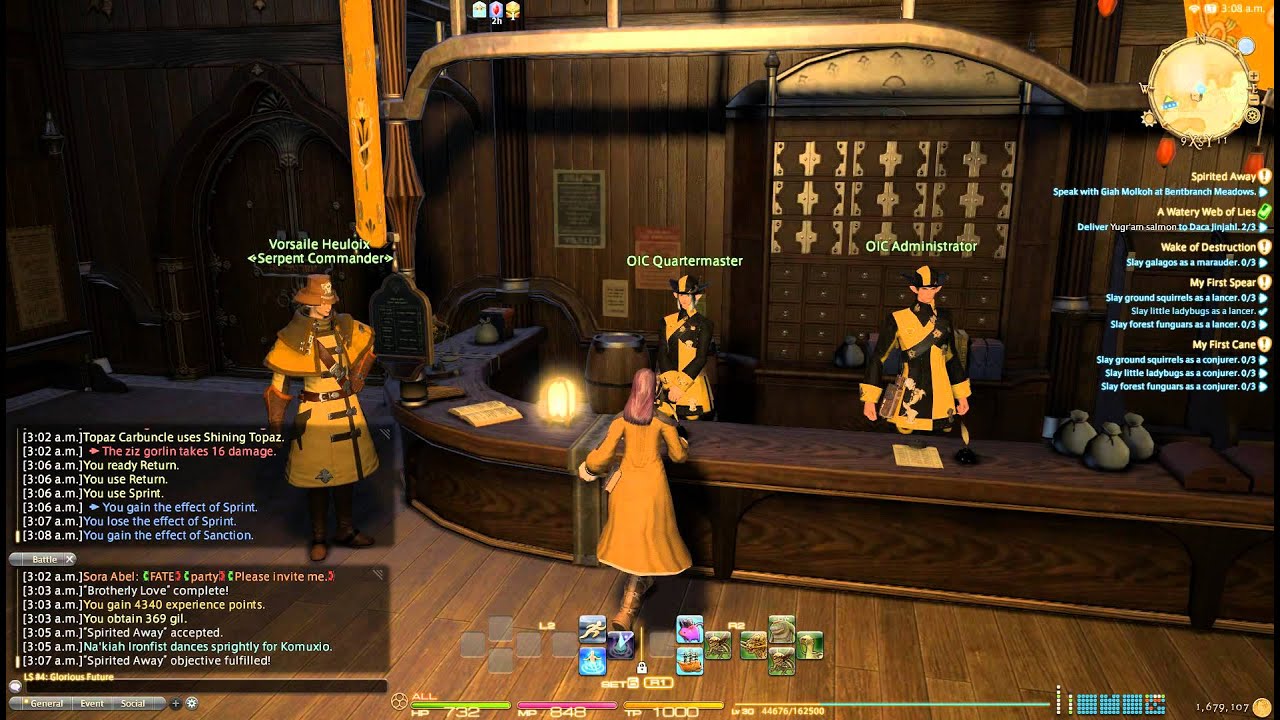
Task: Add a new chat tab
Action: 176,703
